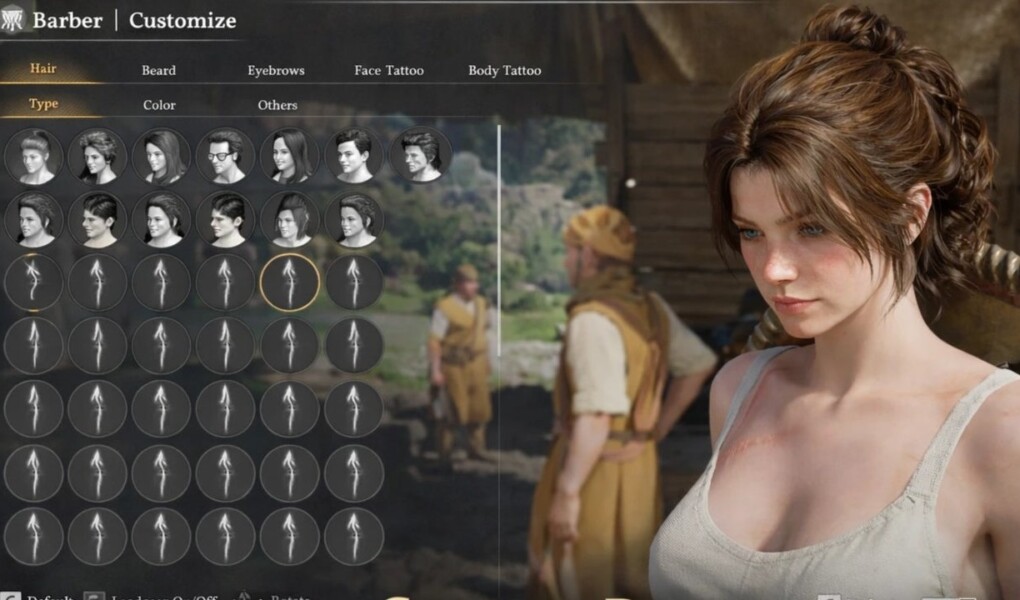This screenshot has width=1020, height=600.
Task: Choose the swept-back mullet hairstyle
Action: pos(420,155)
